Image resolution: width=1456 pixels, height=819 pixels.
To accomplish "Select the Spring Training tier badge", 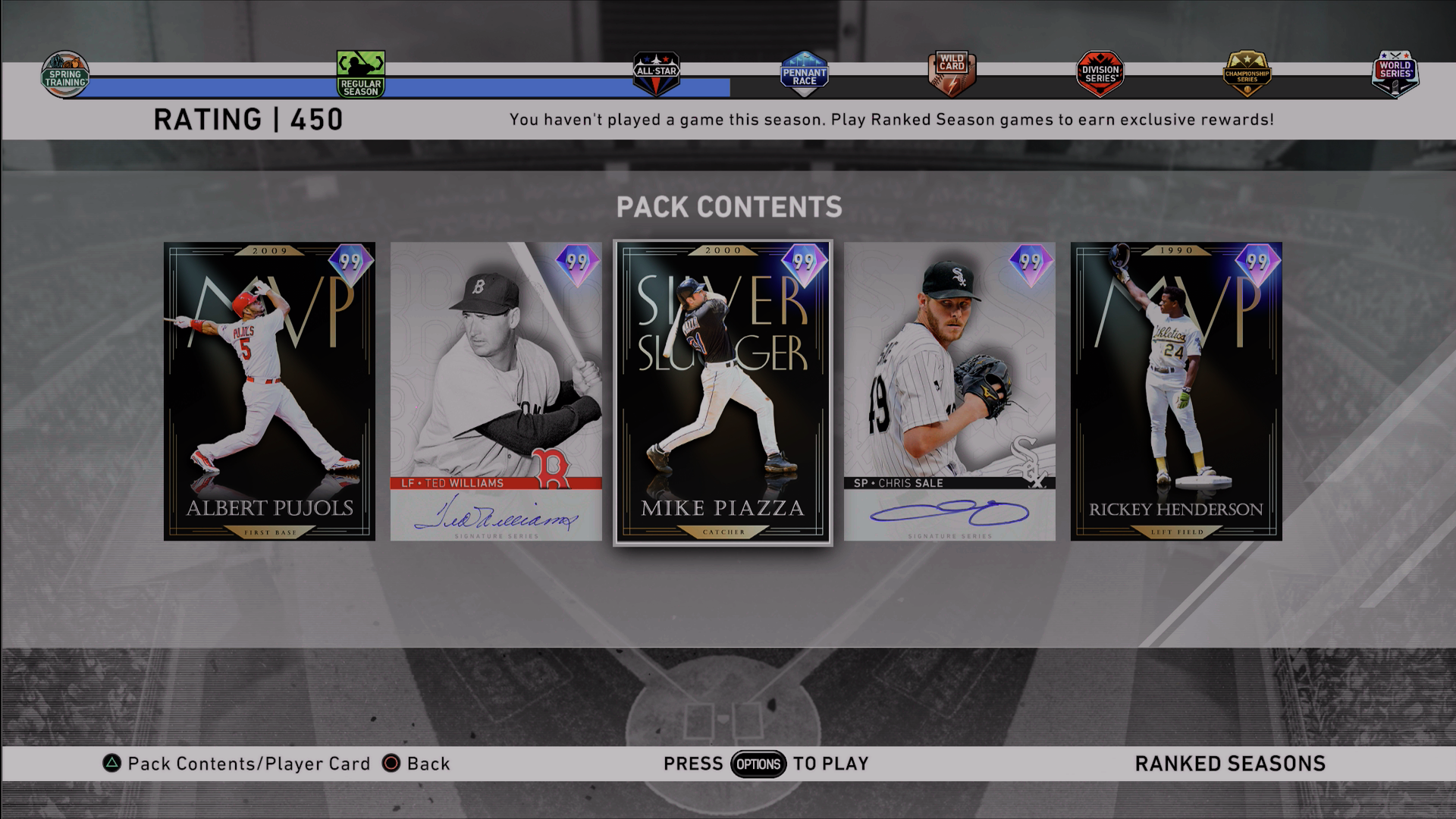I will coord(65,75).
